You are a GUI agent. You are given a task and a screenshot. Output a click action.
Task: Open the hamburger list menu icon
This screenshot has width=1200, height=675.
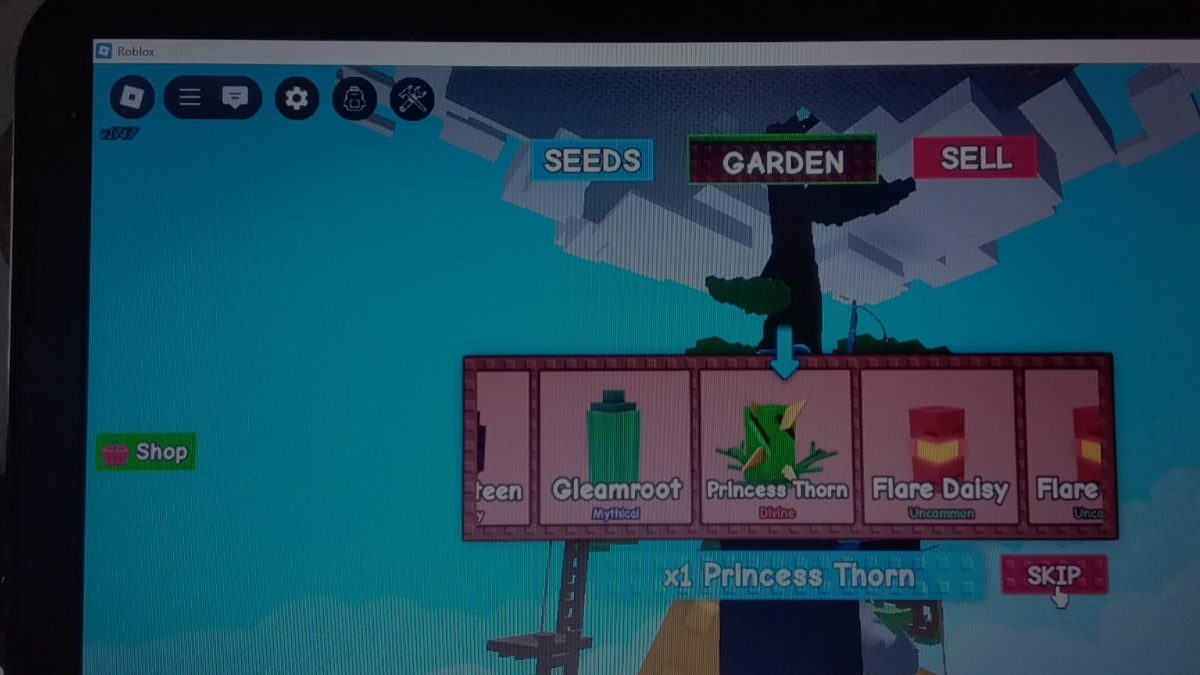tap(190, 98)
